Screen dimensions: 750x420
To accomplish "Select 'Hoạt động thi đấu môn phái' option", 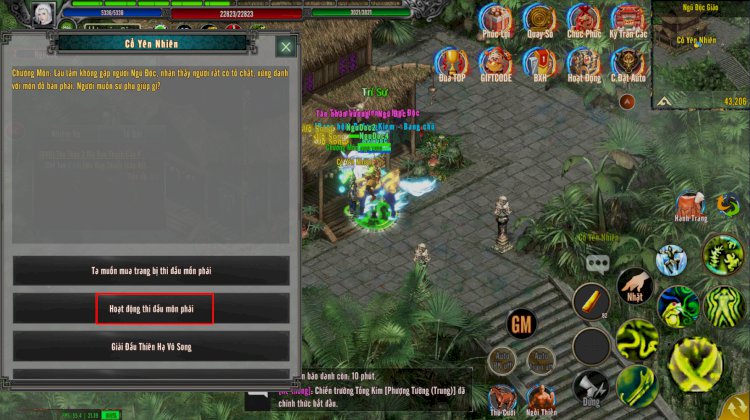I will [151, 308].
